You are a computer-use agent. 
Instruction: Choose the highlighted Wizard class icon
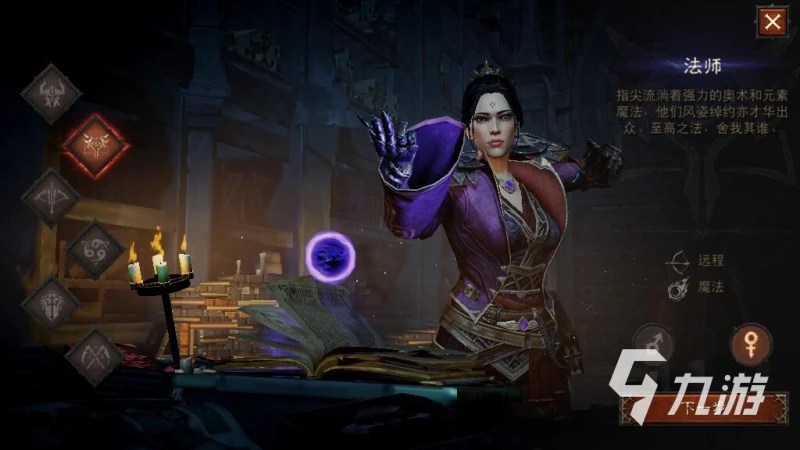coord(95,145)
